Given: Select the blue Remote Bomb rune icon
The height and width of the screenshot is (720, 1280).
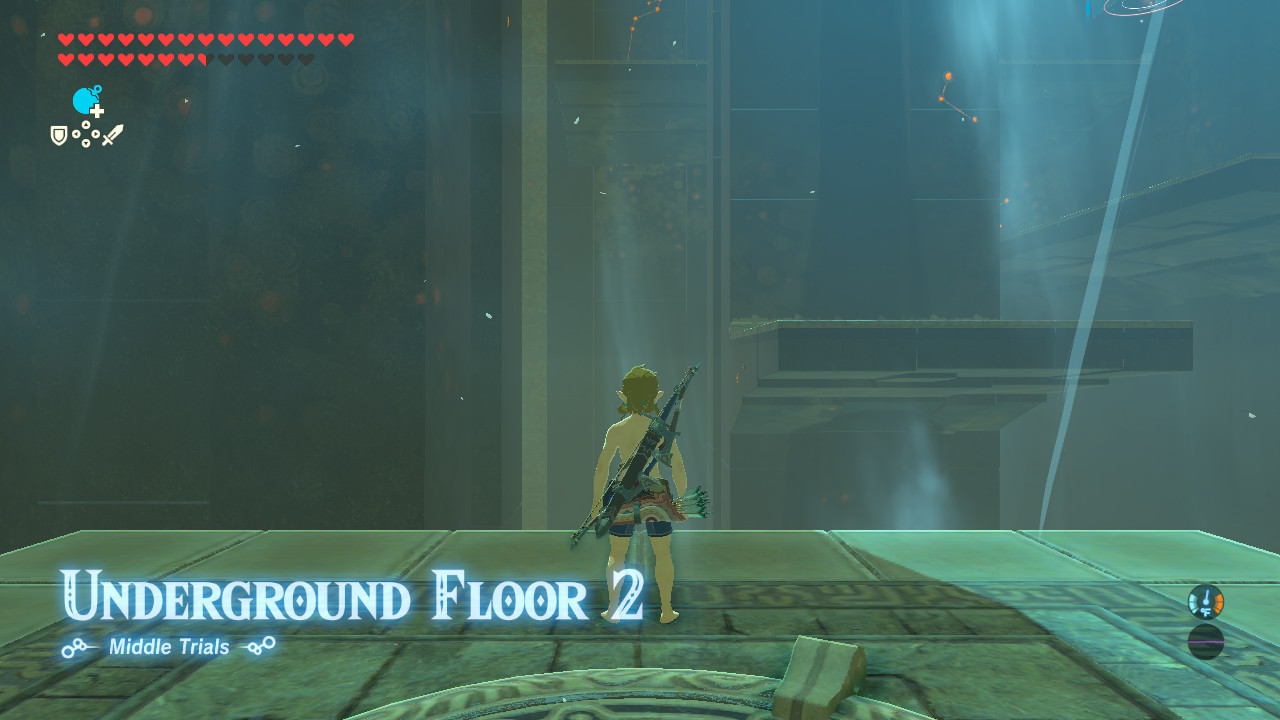Looking at the screenshot, I should tap(83, 99).
